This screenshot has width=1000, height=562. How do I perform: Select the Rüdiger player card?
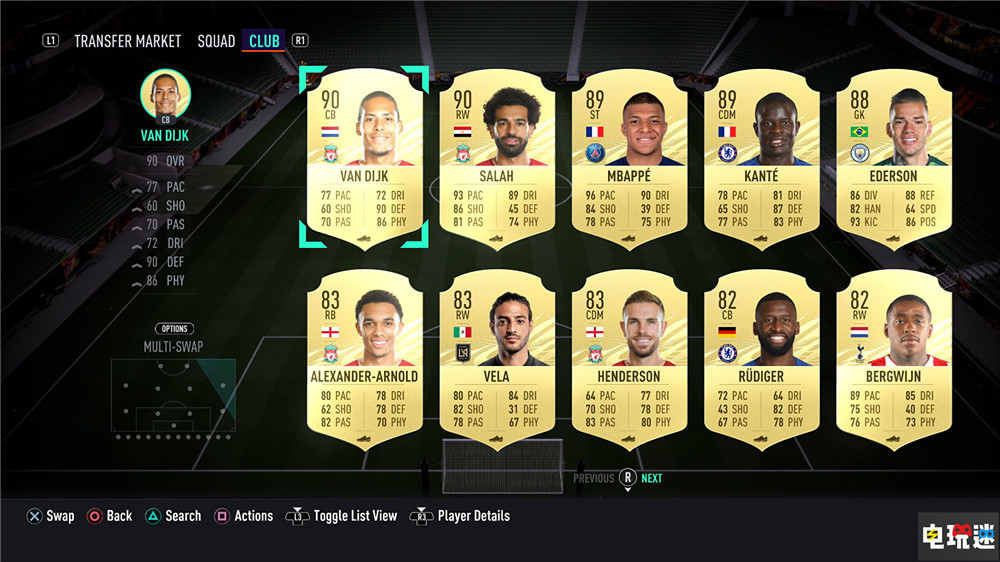click(x=762, y=357)
